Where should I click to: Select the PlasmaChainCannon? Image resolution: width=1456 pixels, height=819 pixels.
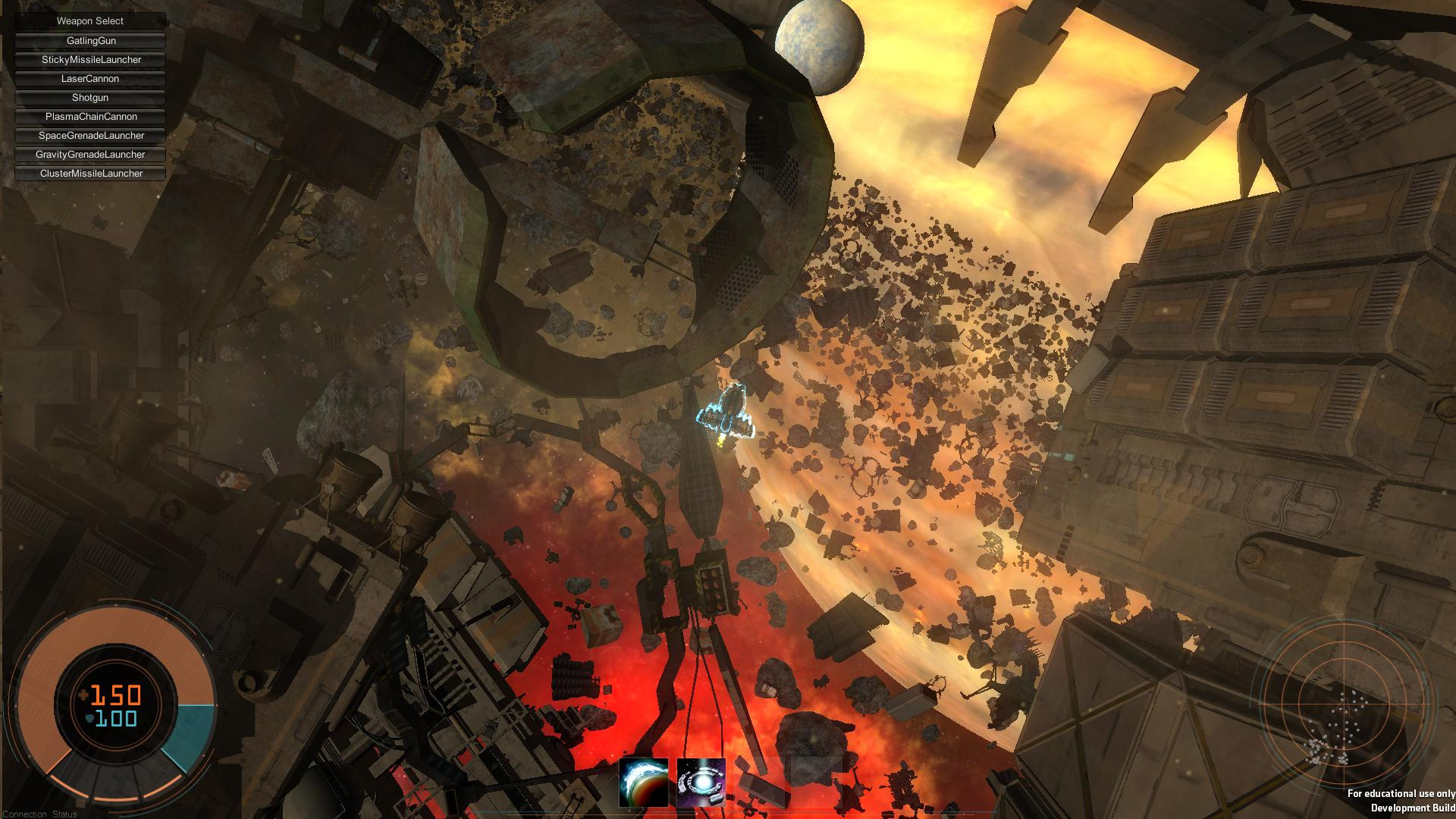(90, 117)
